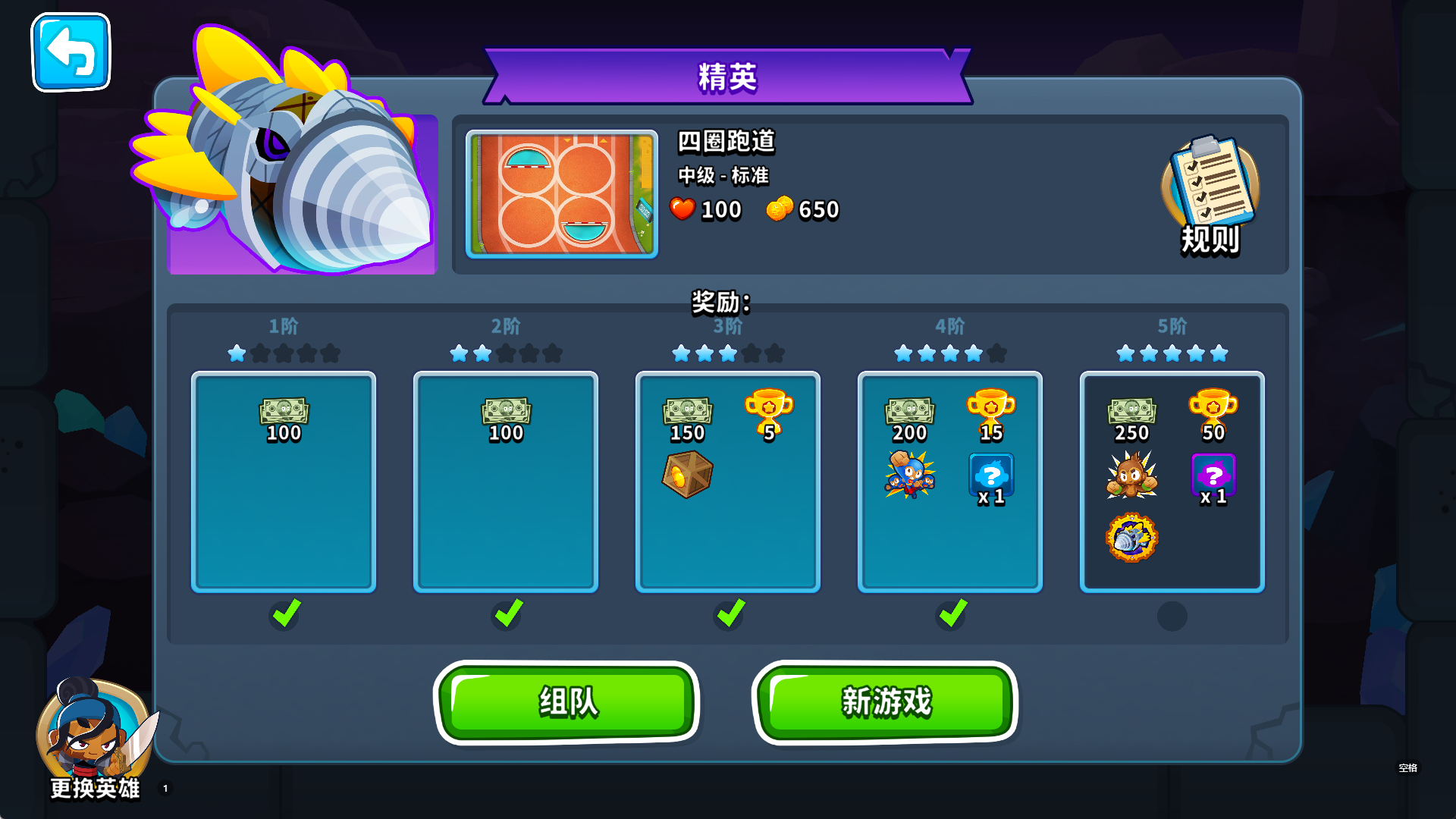This screenshot has width=1456, height=819.
Task: Click the 精英 title banner
Action: 726,76
